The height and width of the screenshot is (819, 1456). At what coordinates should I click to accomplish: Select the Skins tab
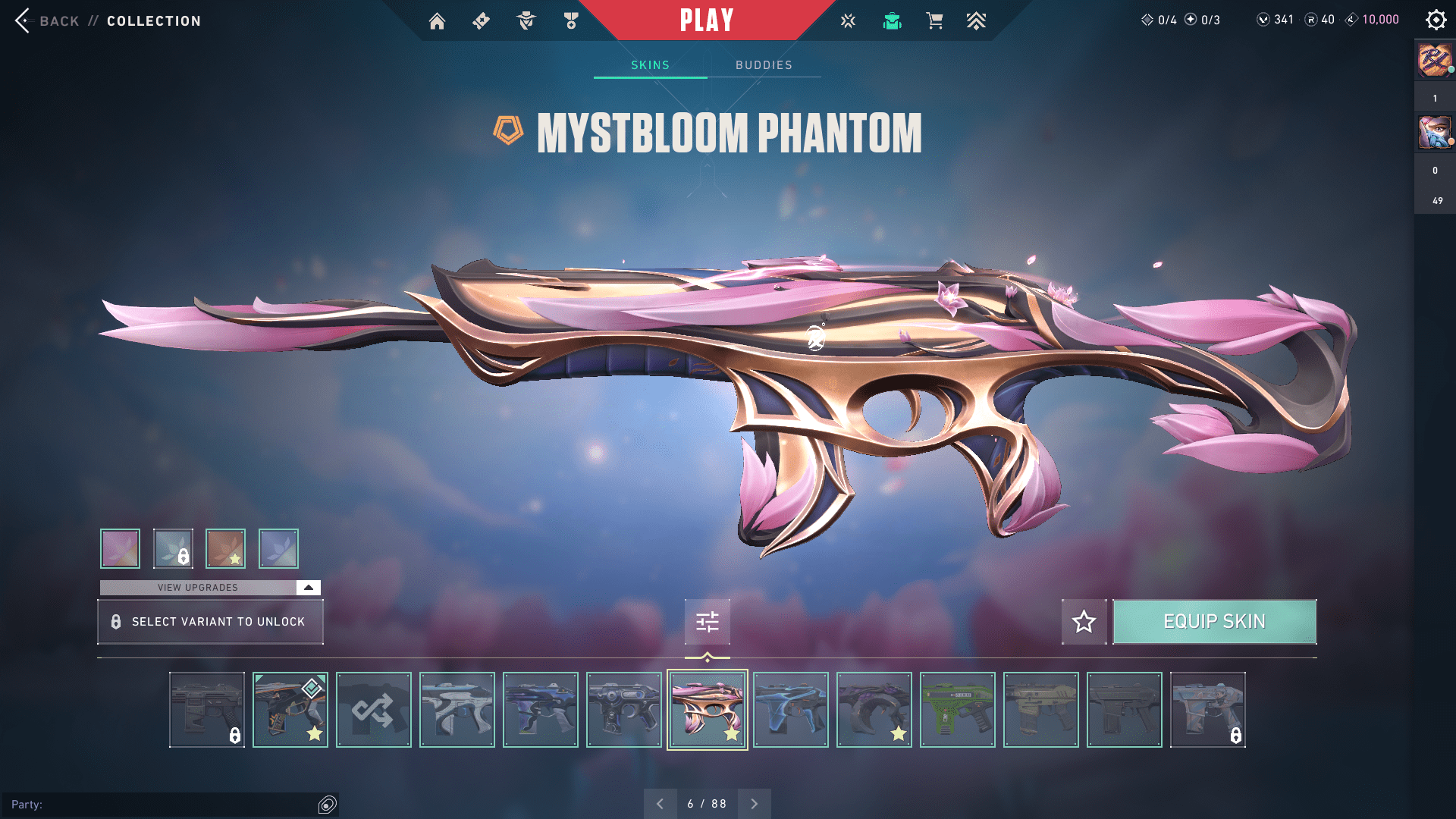[x=650, y=65]
